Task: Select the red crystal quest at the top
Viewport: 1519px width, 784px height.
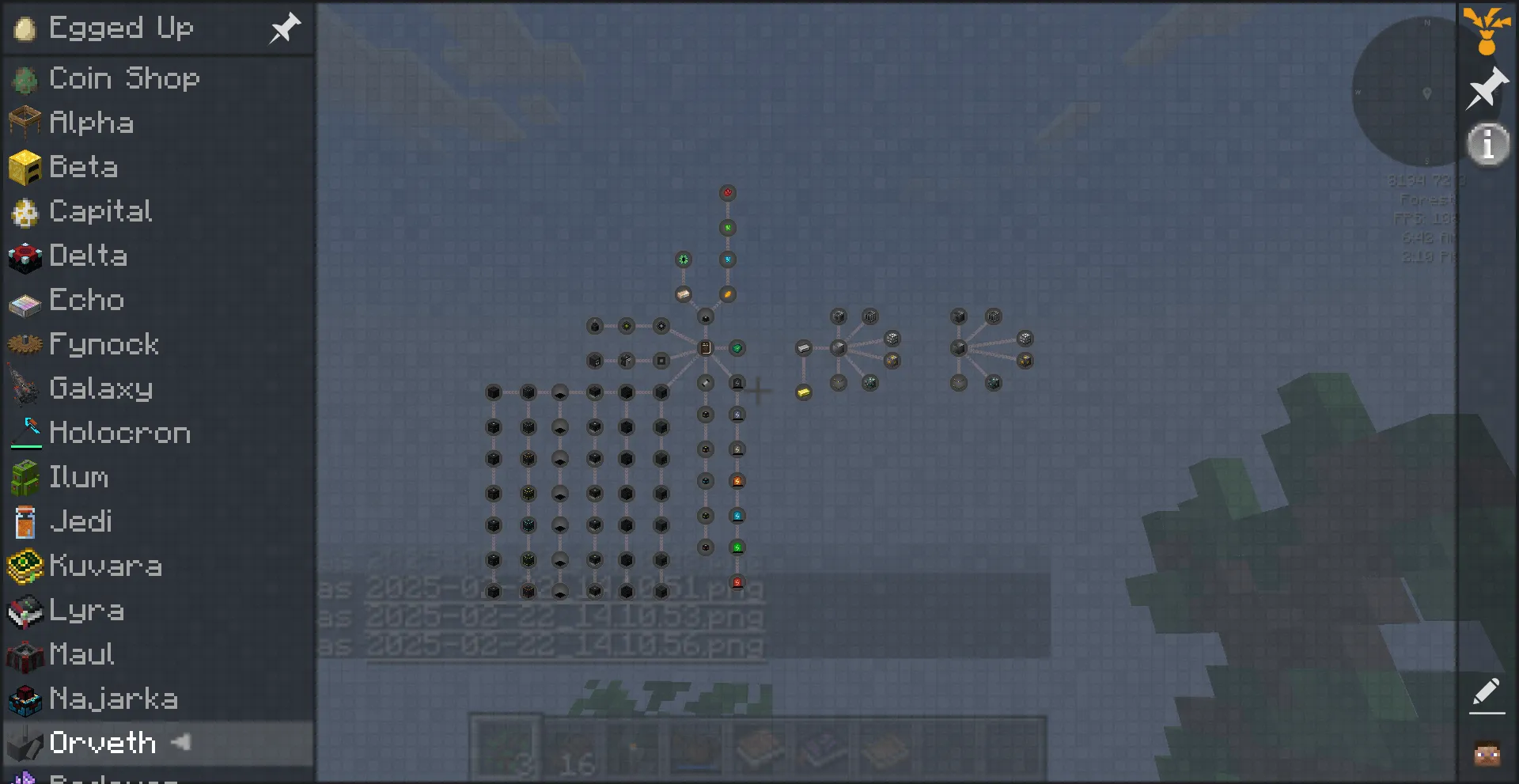Action: pos(728,191)
